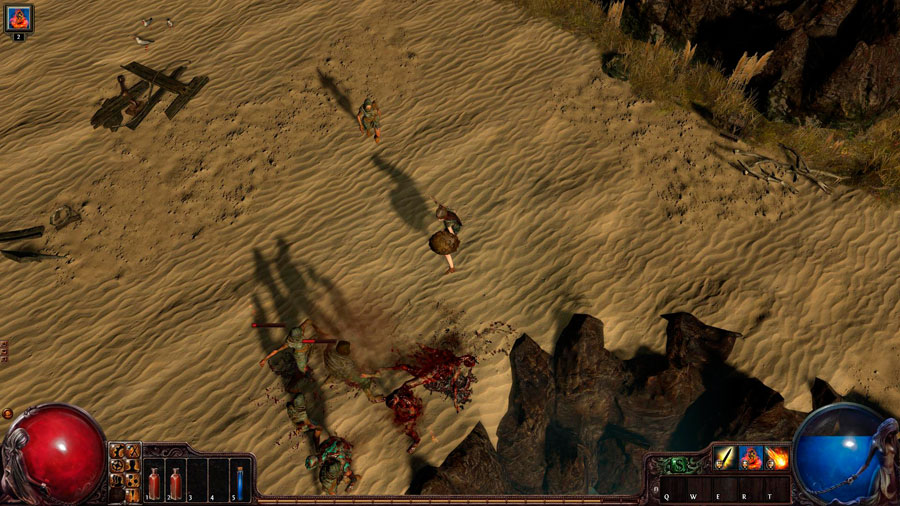Activate the Raise Zombie skill icon
The width and height of the screenshot is (900, 506).
click(750, 458)
